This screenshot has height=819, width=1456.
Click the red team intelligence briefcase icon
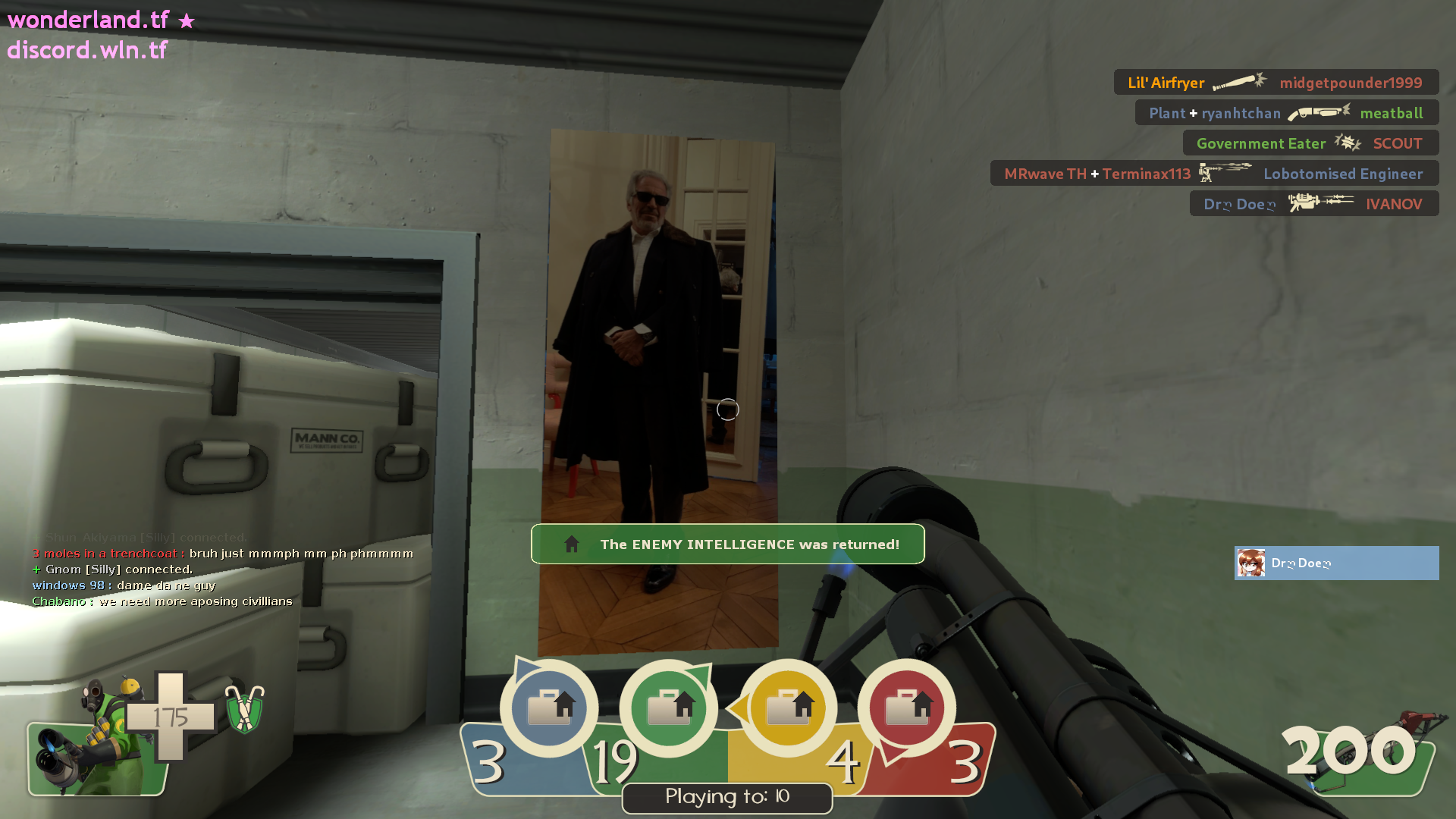tap(907, 708)
